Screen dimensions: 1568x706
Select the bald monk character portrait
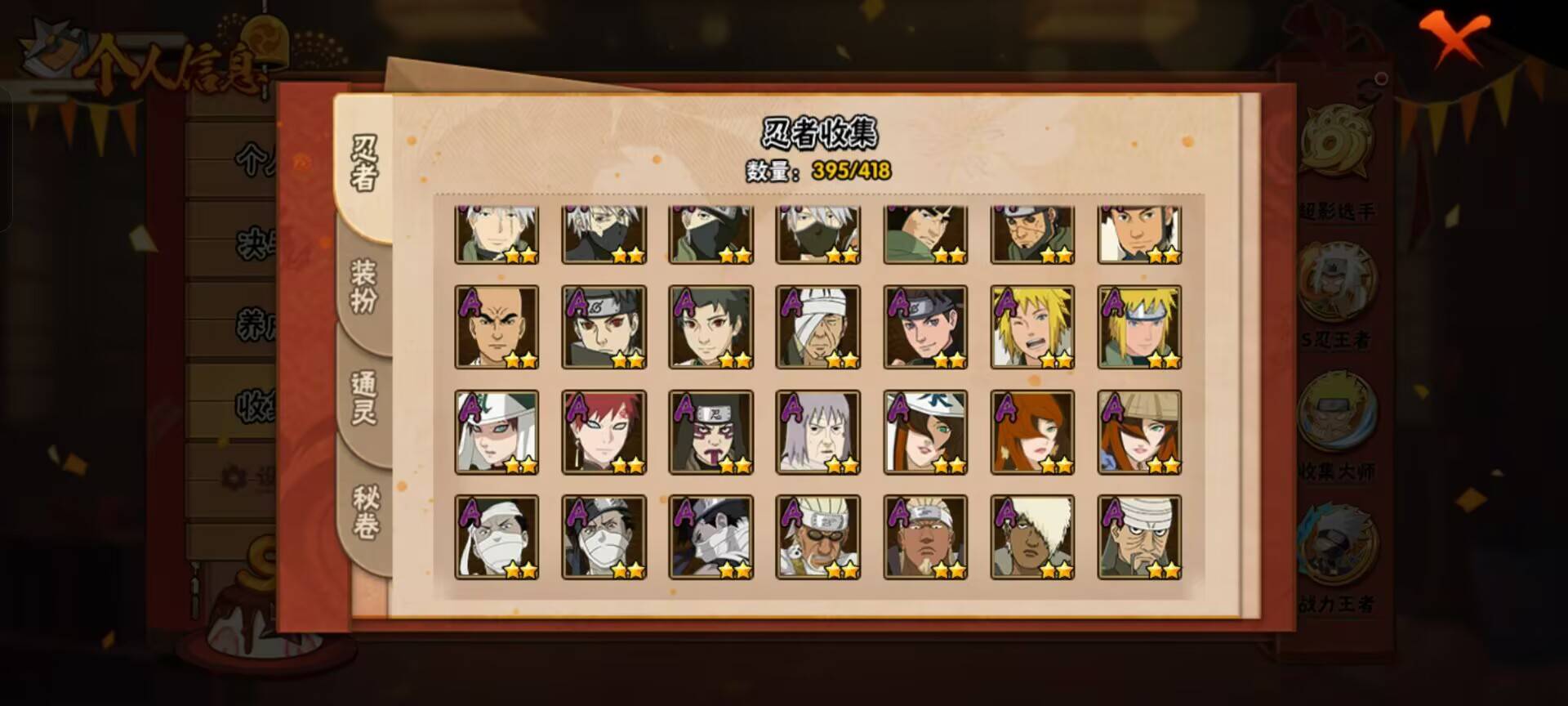[497, 327]
